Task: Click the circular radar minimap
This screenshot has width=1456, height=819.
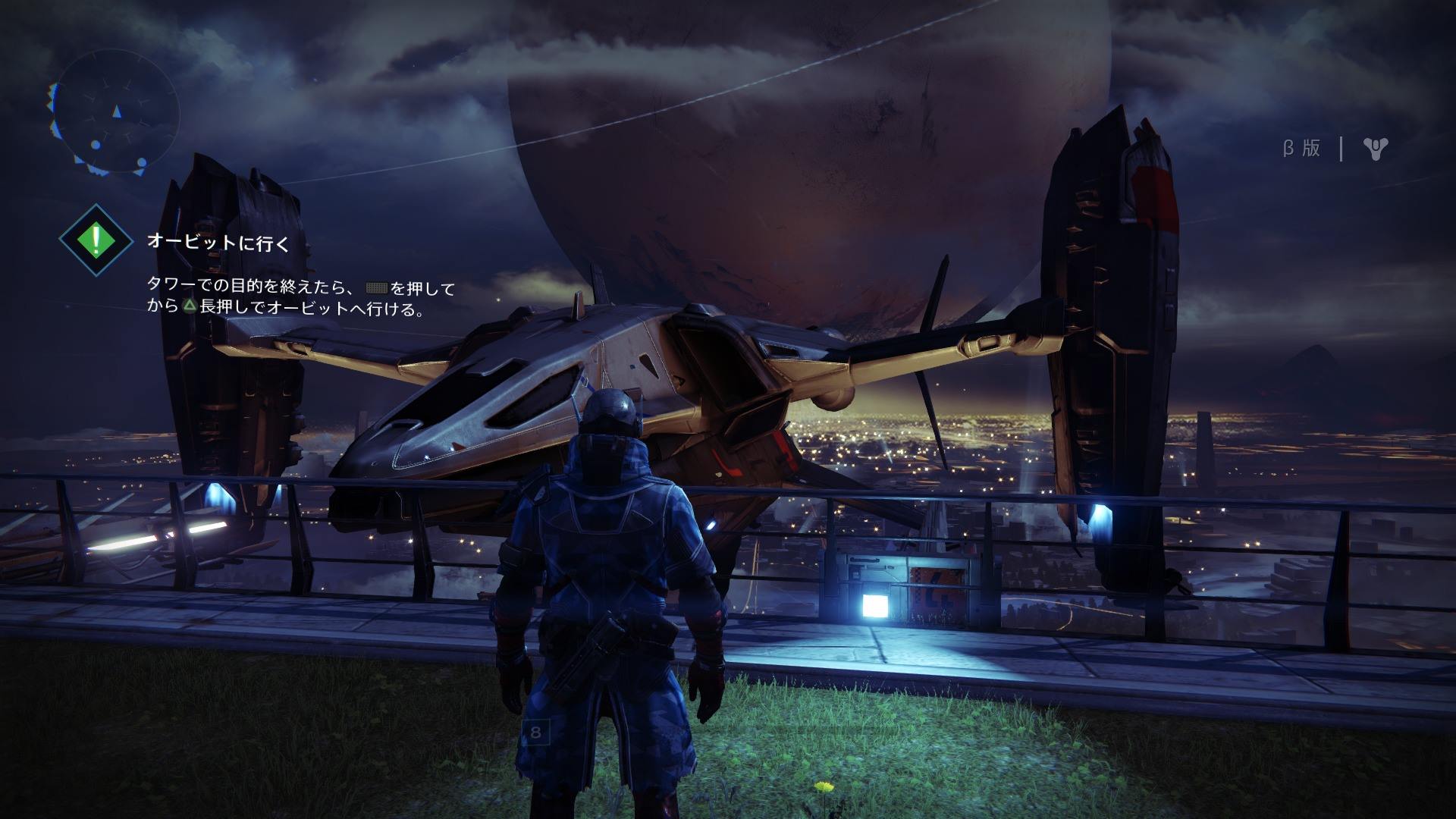Action: 115,114
